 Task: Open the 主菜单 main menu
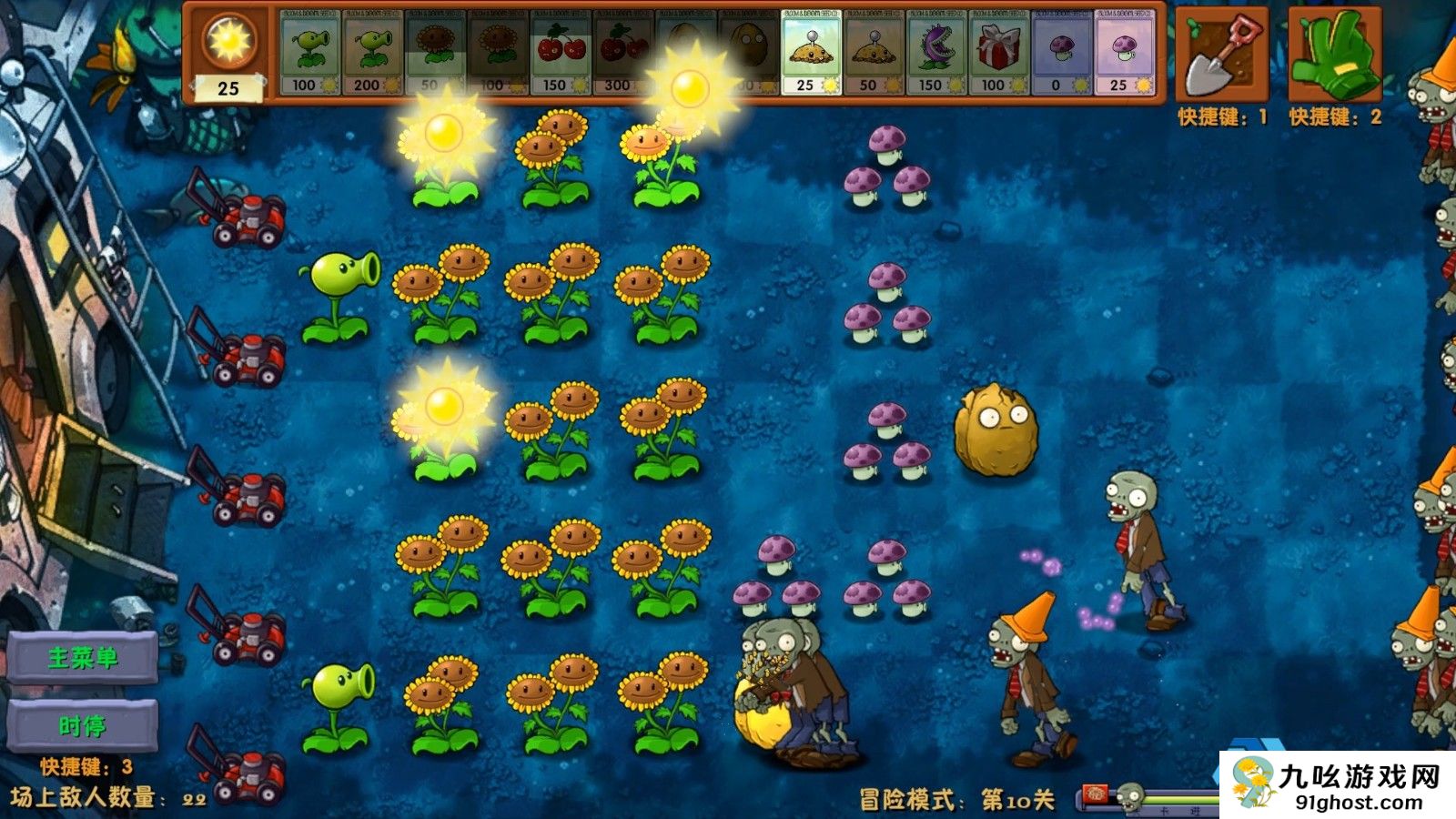pos(83,657)
